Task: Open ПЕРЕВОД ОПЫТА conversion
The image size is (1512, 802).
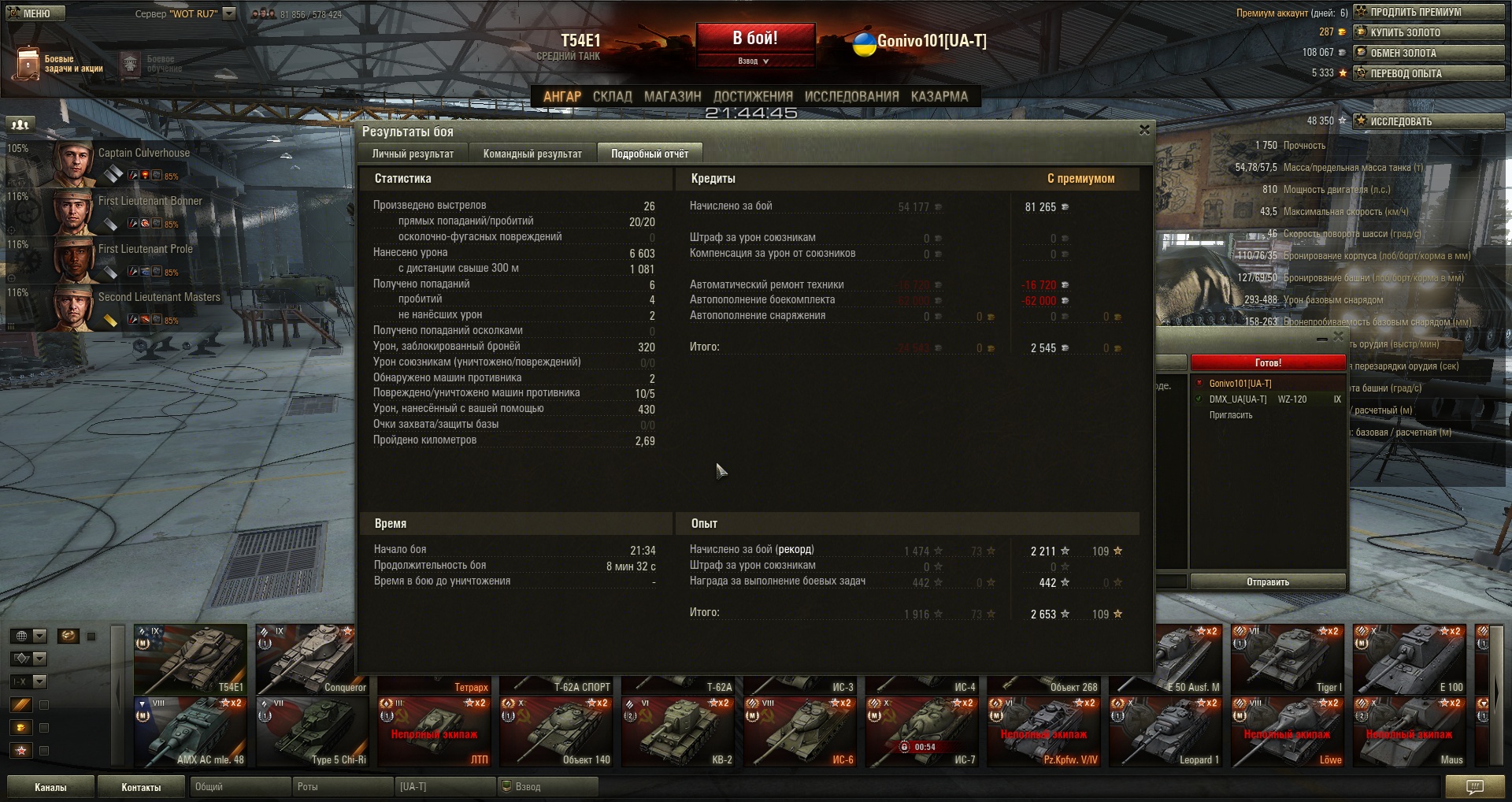Action: click(1428, 73)
